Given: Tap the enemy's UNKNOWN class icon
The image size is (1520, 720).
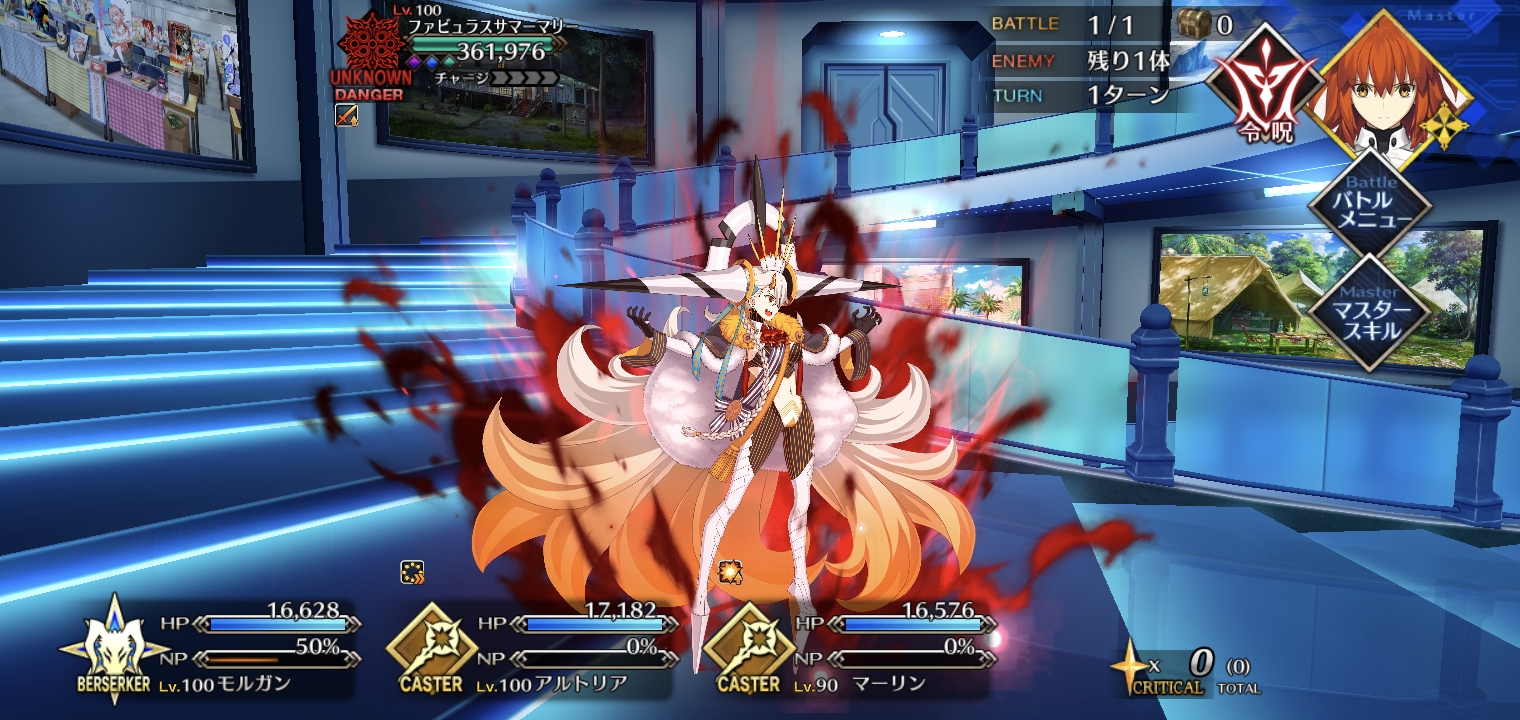Looking at the screenshot, I should pyautogui.click(x=370, y=42).
